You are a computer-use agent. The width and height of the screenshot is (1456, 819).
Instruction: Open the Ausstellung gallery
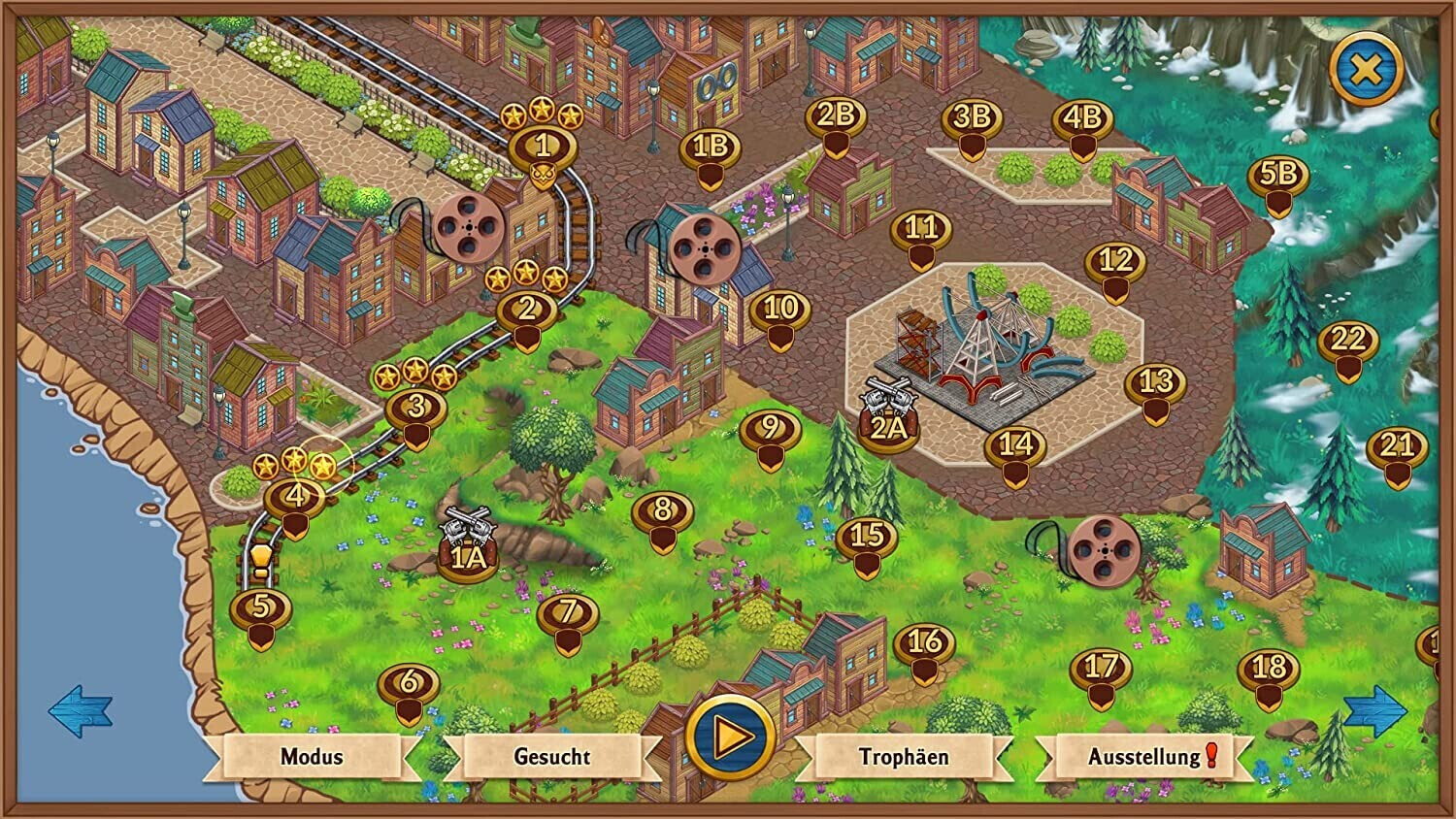click(1145, 757)
